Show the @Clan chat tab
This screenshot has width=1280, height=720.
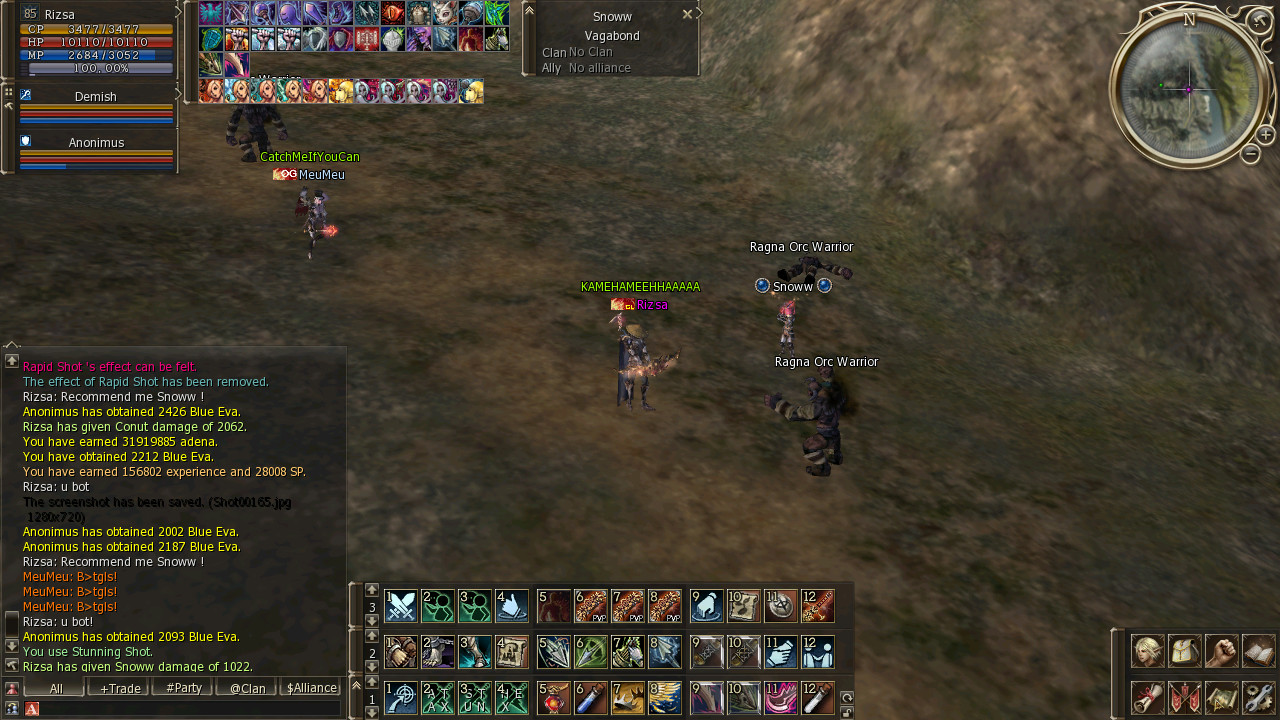coord(247,688)
